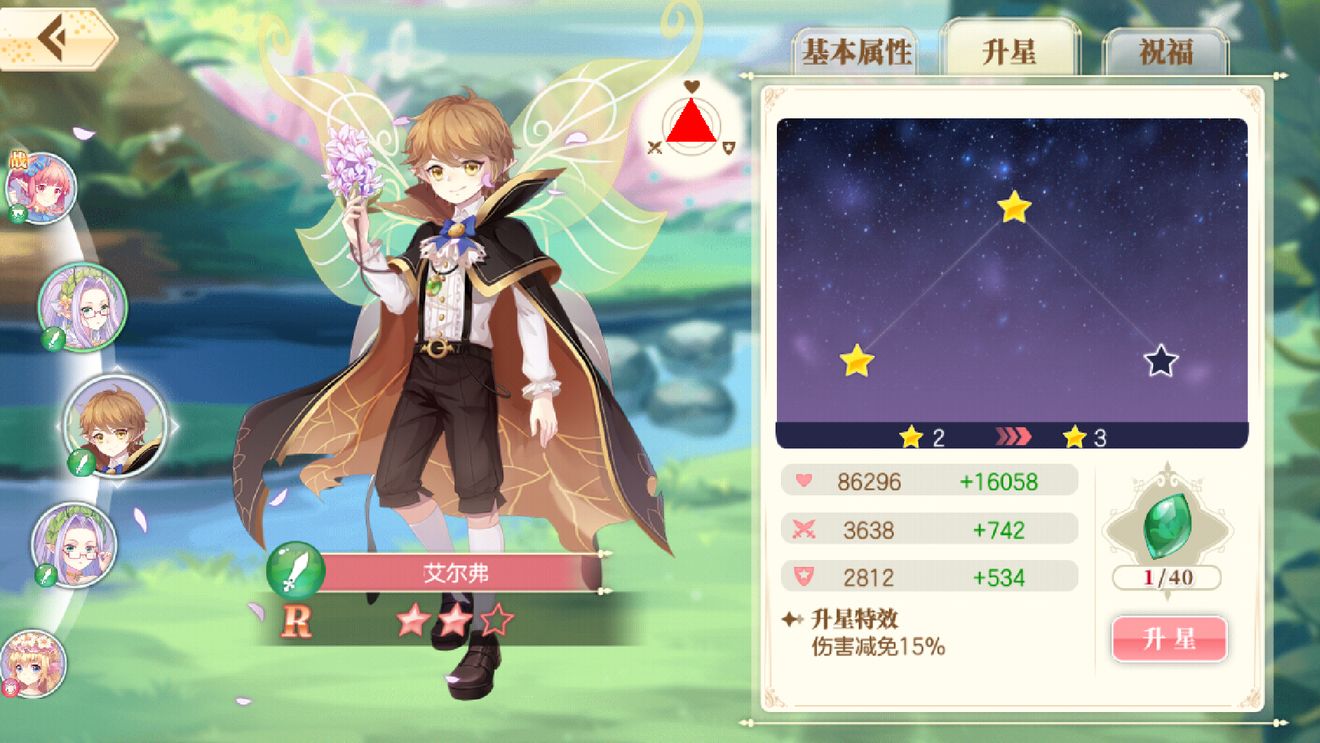This screenshot has width=1320, height=743.
Task: Open the 祝福 tab
Action: [1165, 53]
